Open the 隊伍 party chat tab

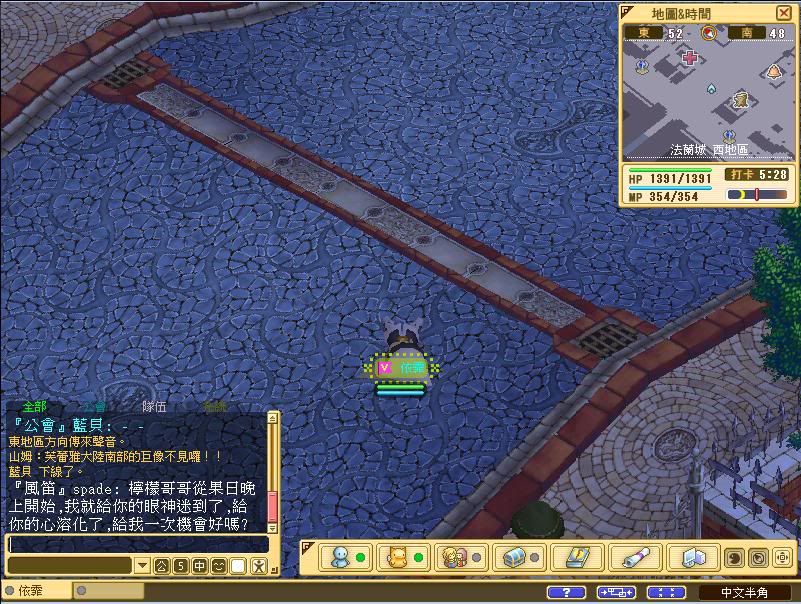pyautogui.click(x=154, y=406)
